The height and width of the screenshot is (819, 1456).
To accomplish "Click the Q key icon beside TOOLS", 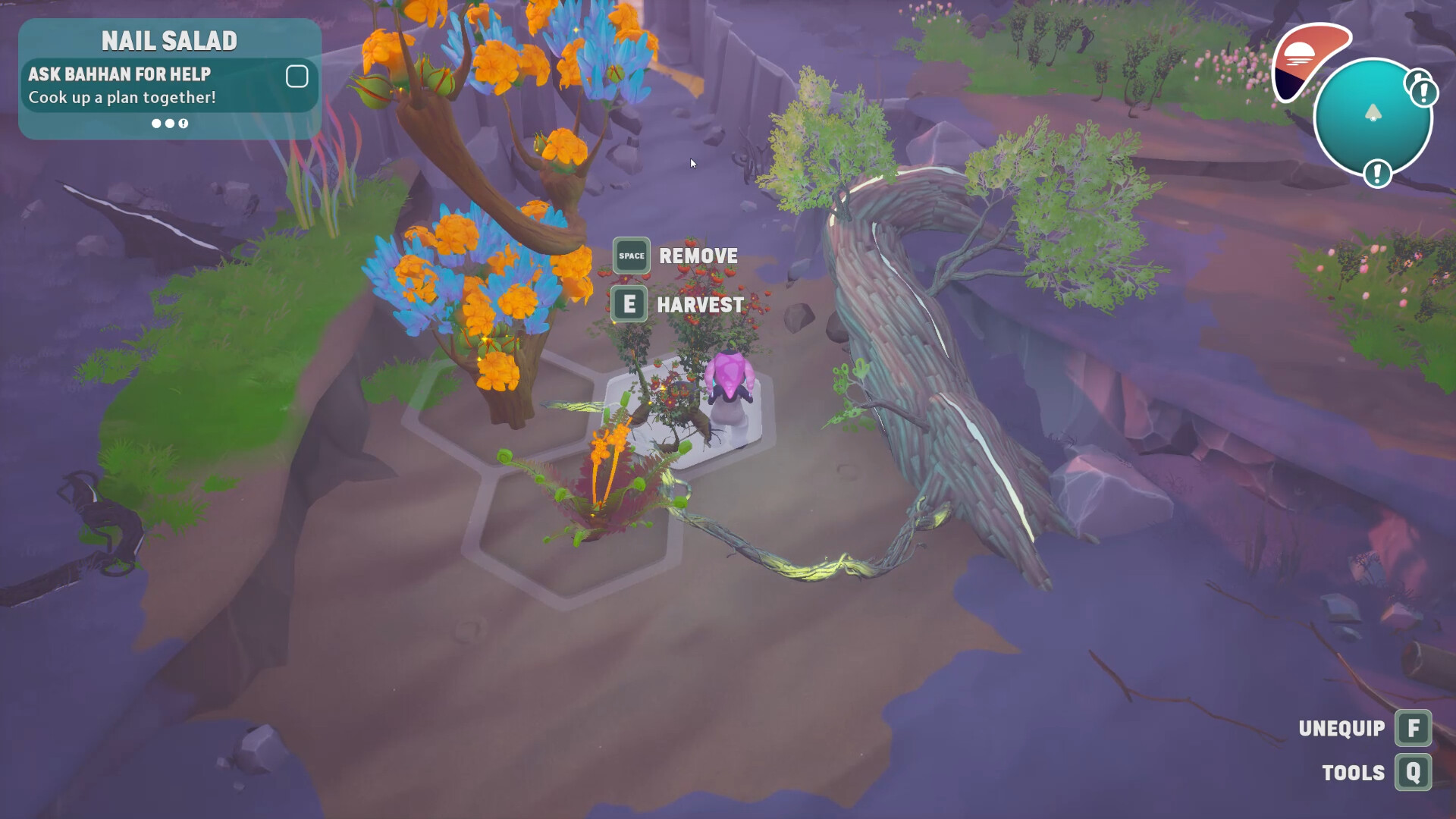I will [1414, 773].
